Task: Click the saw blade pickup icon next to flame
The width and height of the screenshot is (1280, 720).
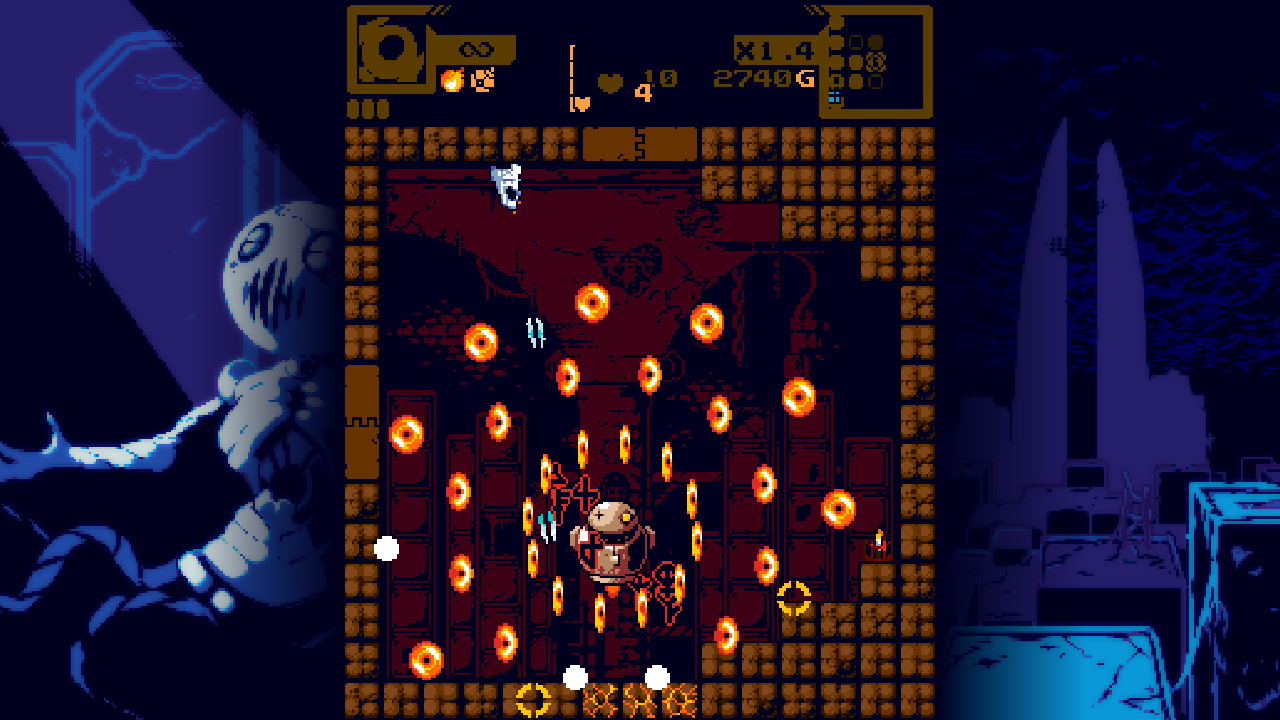Action: [x=484, y=80]
